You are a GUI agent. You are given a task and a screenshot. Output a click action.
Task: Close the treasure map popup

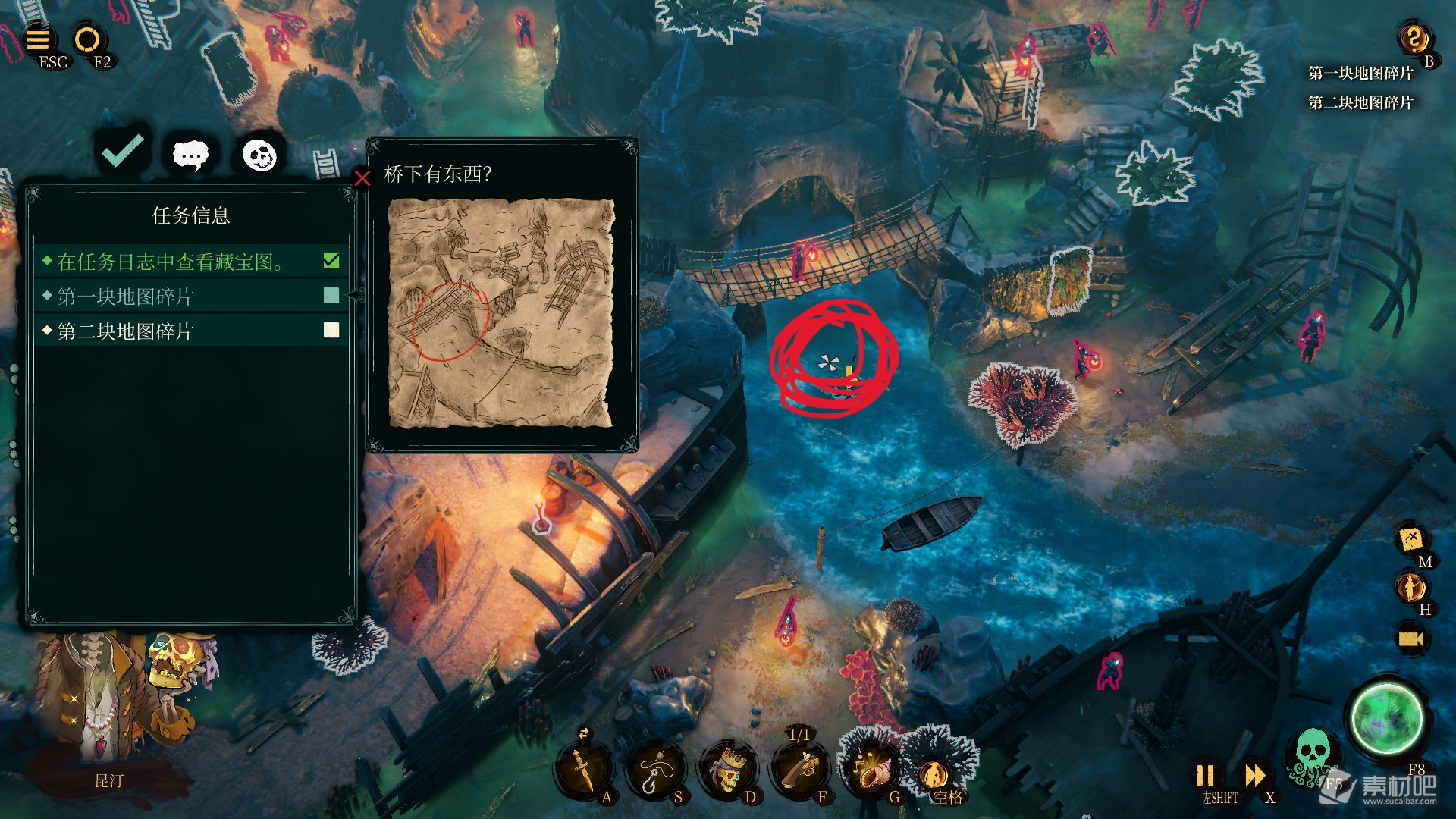[x=362, y=178]
